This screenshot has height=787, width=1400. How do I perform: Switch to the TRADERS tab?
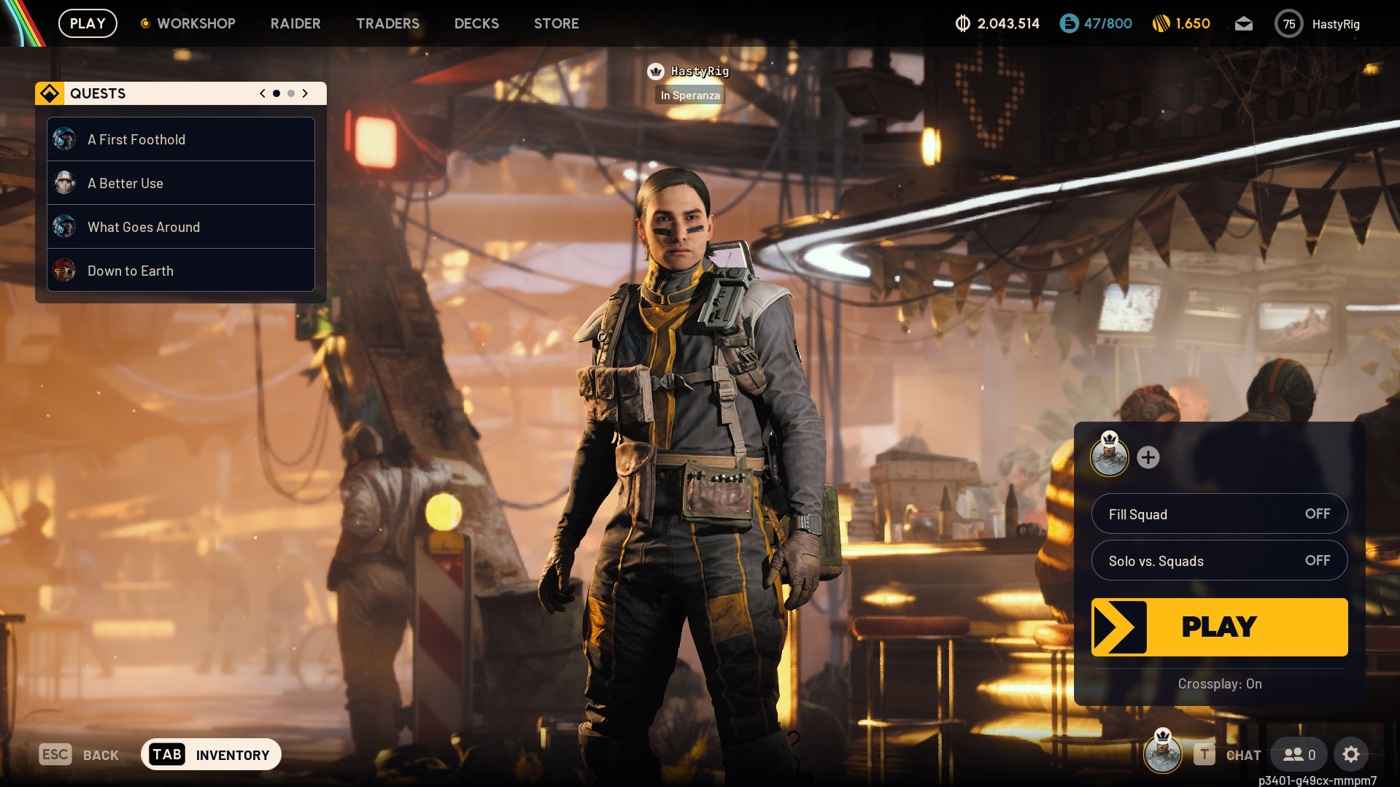click(x=387, y=23)
